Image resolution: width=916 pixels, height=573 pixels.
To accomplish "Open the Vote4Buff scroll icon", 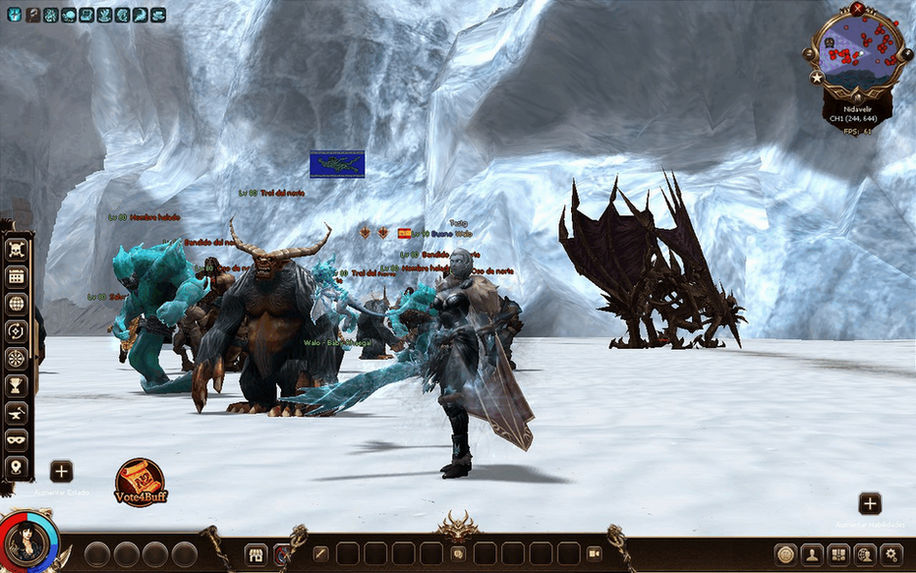I will 140,482.
